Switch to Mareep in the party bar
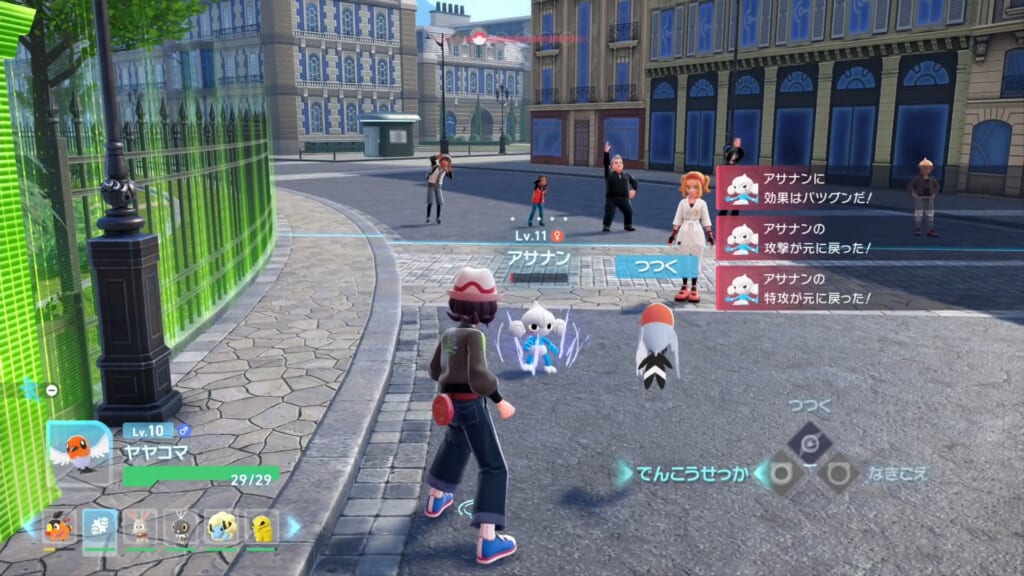The height and width of the screenshot is (576, 1024). coord(221,527)
